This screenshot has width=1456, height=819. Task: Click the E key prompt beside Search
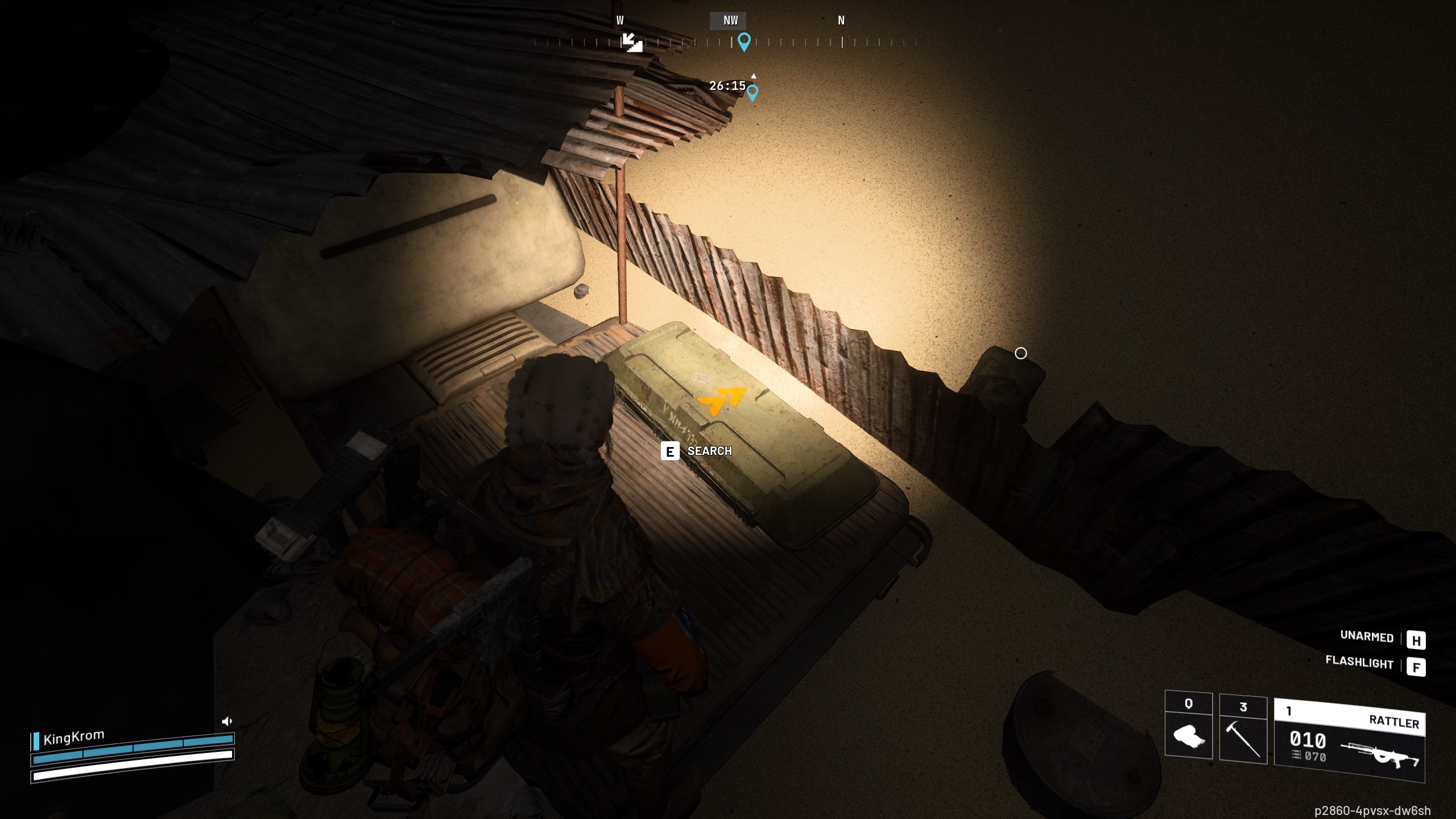tap(671, 452)
